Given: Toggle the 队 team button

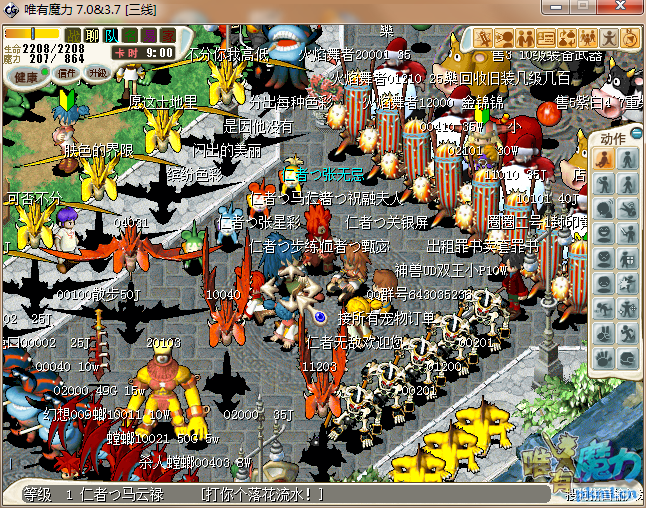Looking at the screenshot, I should click(110, 36).
